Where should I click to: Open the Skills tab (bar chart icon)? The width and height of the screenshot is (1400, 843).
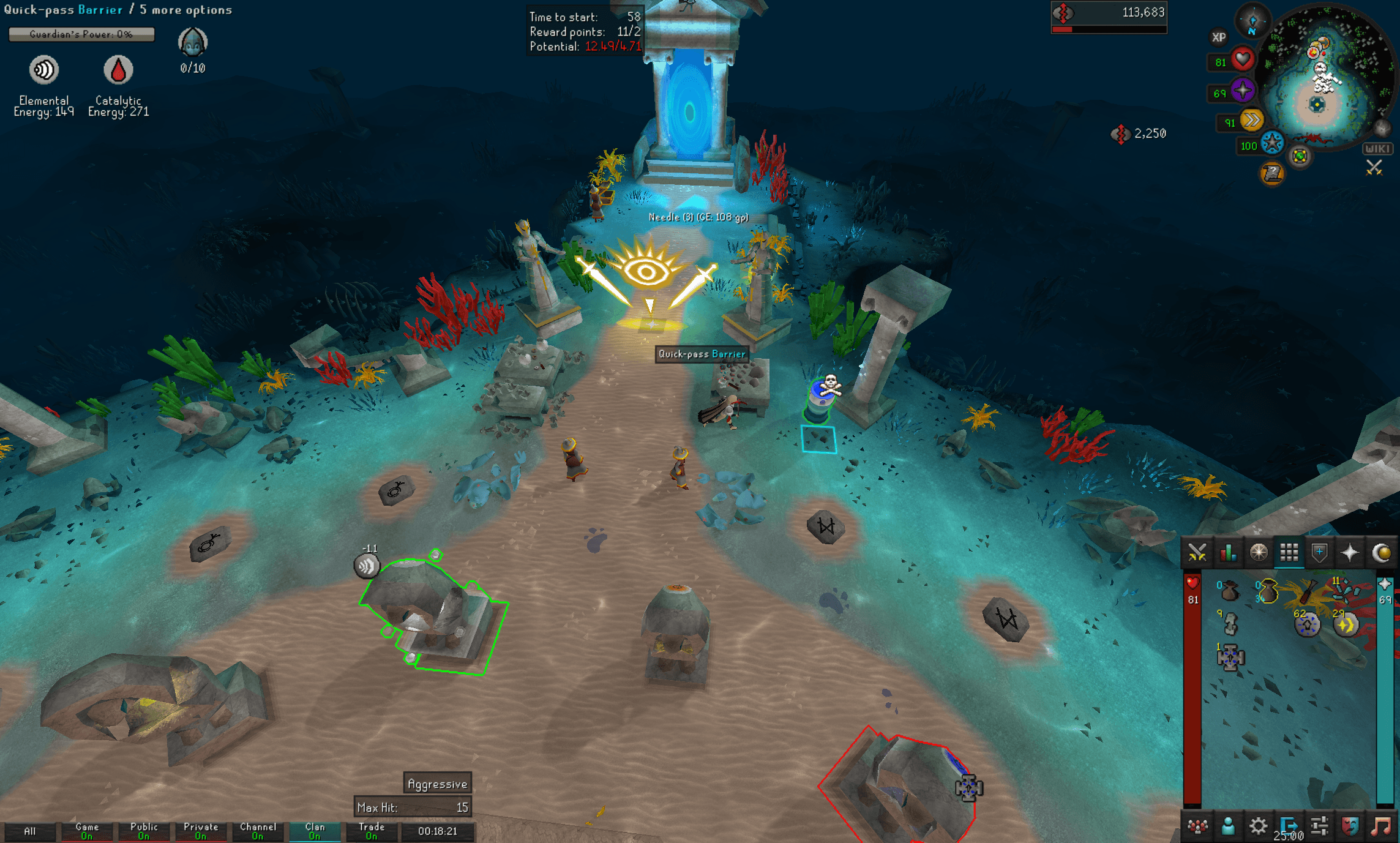pos(1228,553)
